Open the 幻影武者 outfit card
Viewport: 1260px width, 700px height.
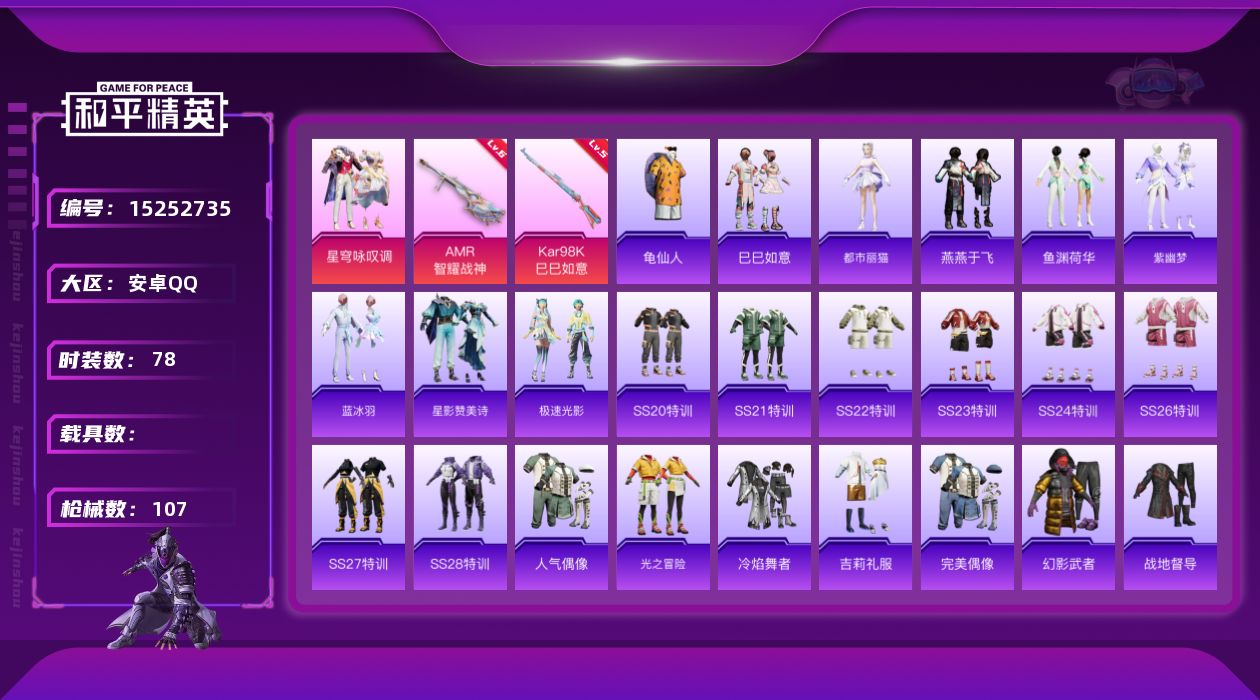pyautogui.click(x=1068, y=517)
